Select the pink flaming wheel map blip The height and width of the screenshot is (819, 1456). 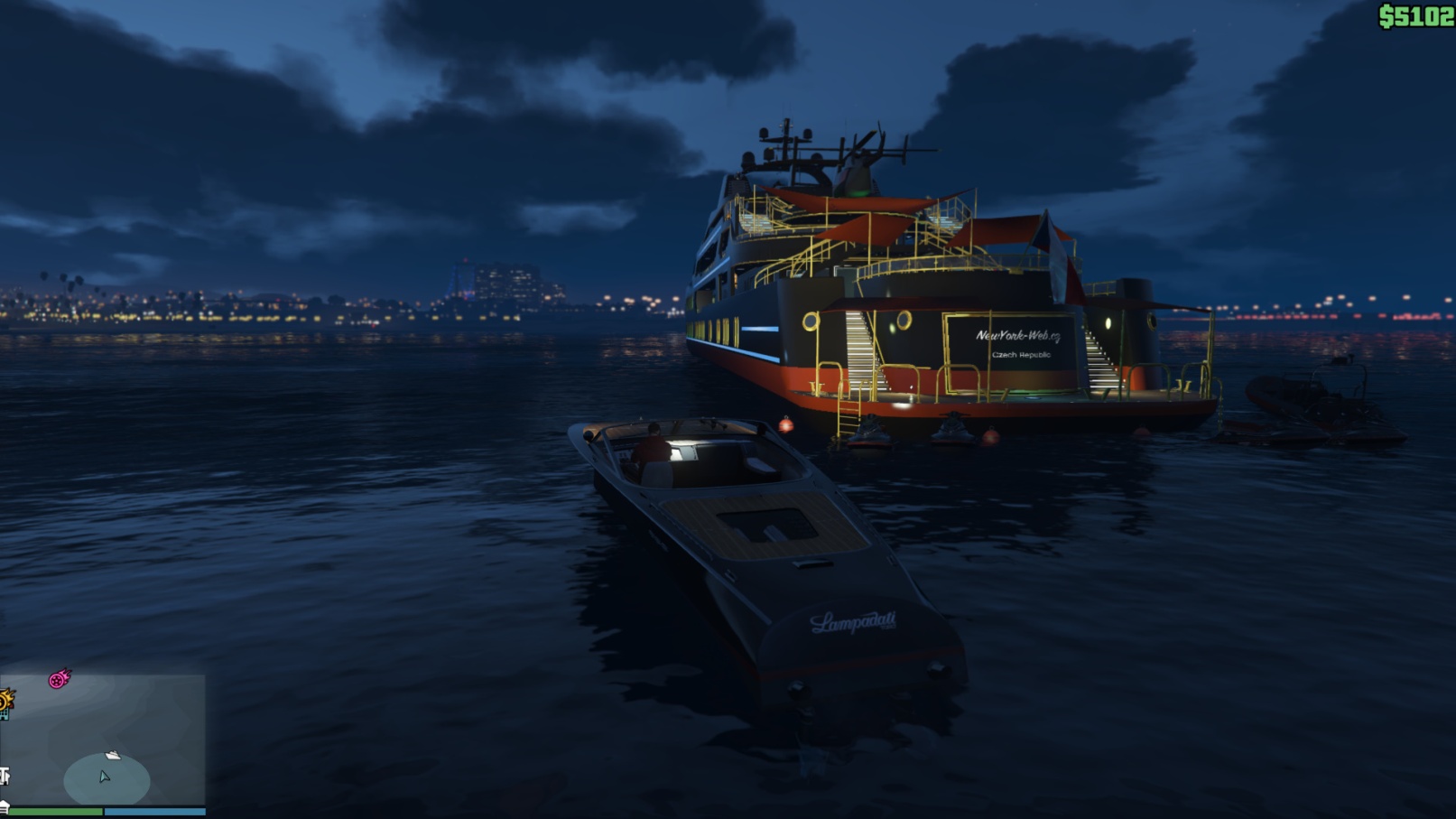click(60, 679)
